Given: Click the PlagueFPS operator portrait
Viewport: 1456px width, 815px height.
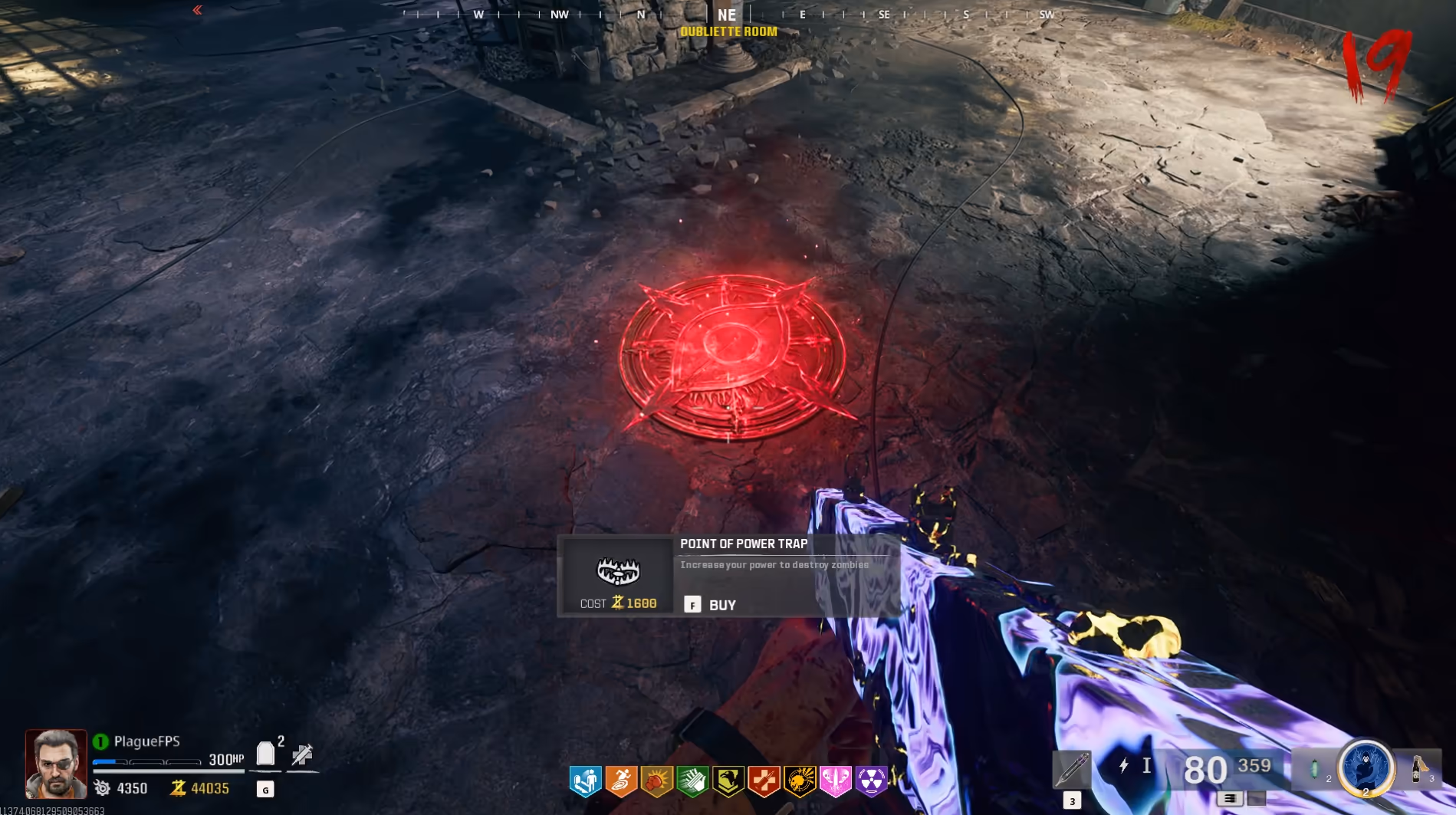Looking at the screenshot, I should click(56, 764).
